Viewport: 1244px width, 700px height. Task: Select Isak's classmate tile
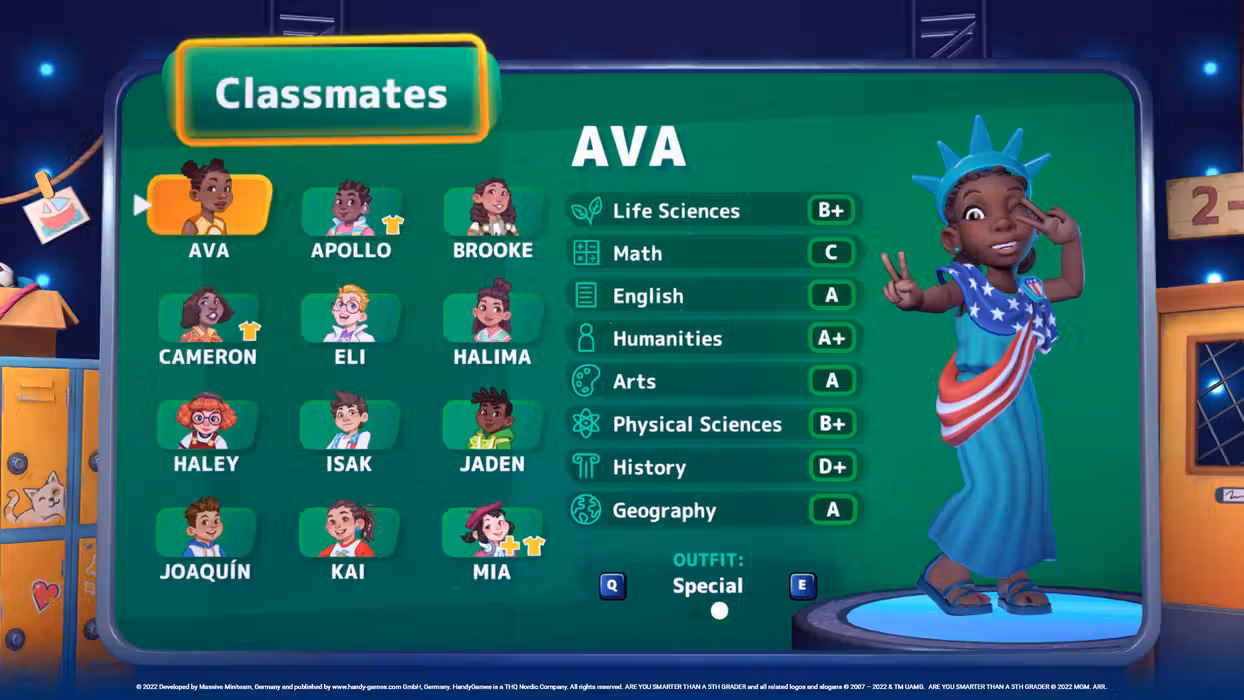pos(349,425)
